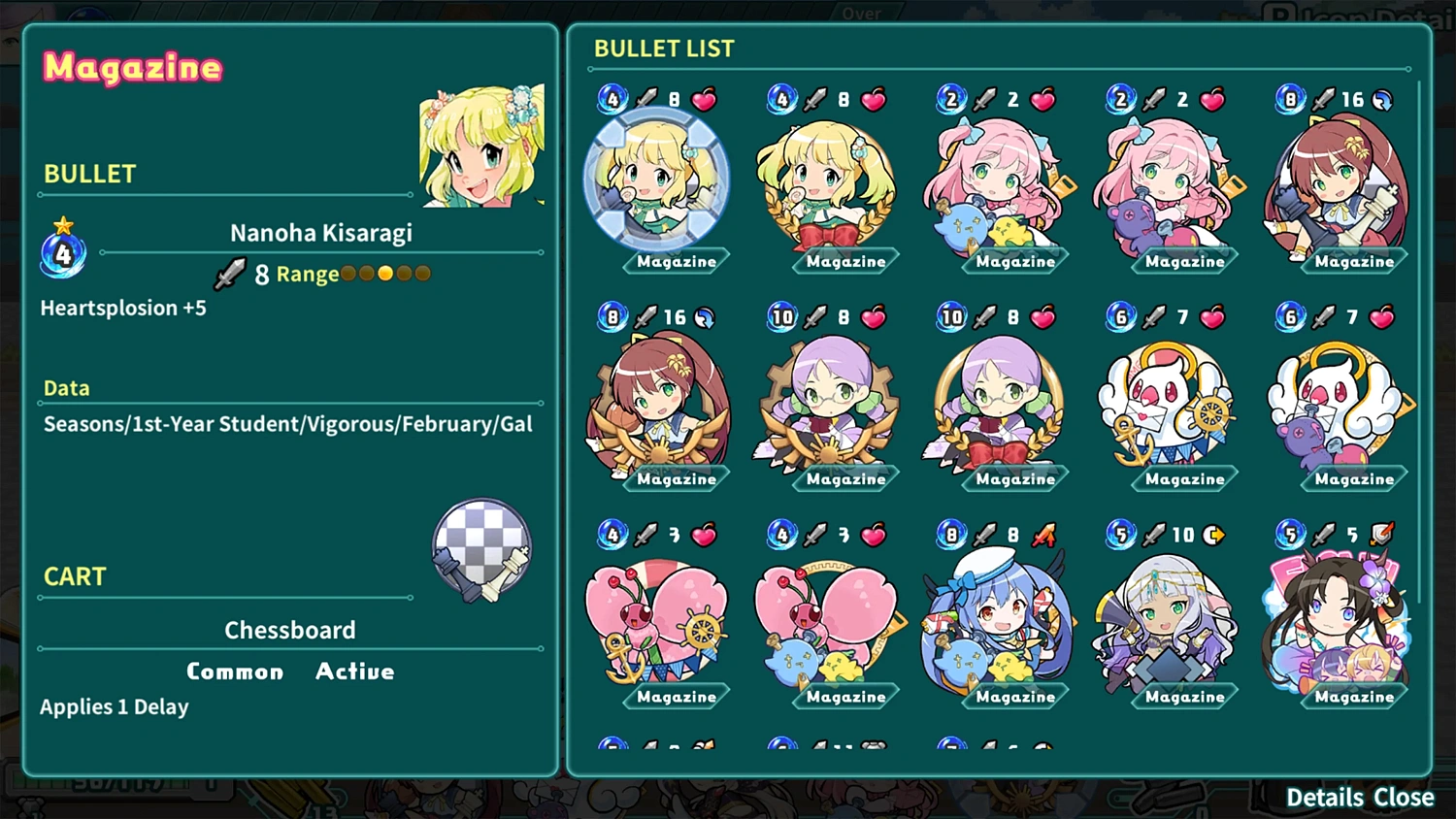Click the Details button

[1323, 797]
